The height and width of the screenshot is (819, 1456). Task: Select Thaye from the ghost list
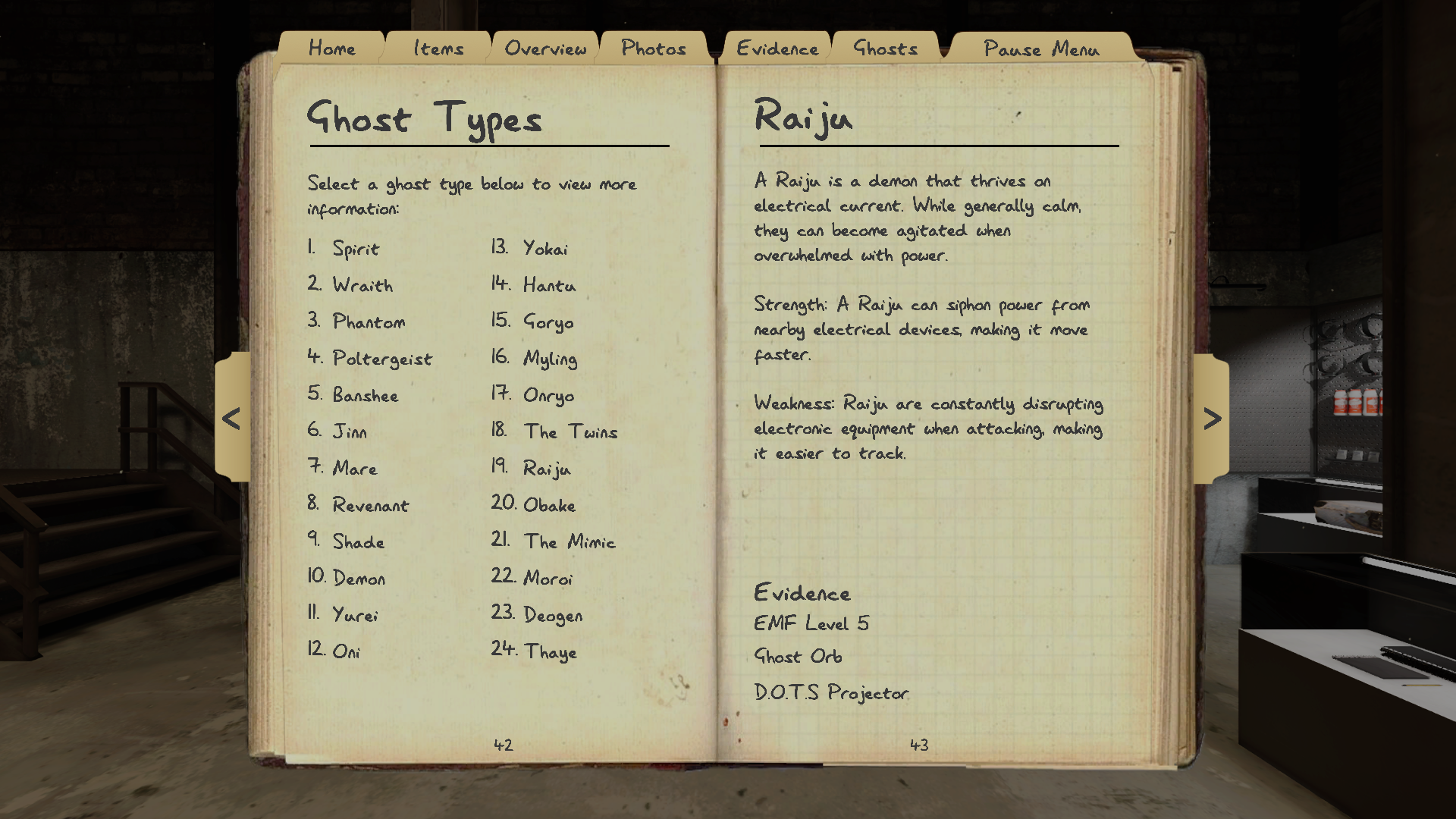pos(551,652)
